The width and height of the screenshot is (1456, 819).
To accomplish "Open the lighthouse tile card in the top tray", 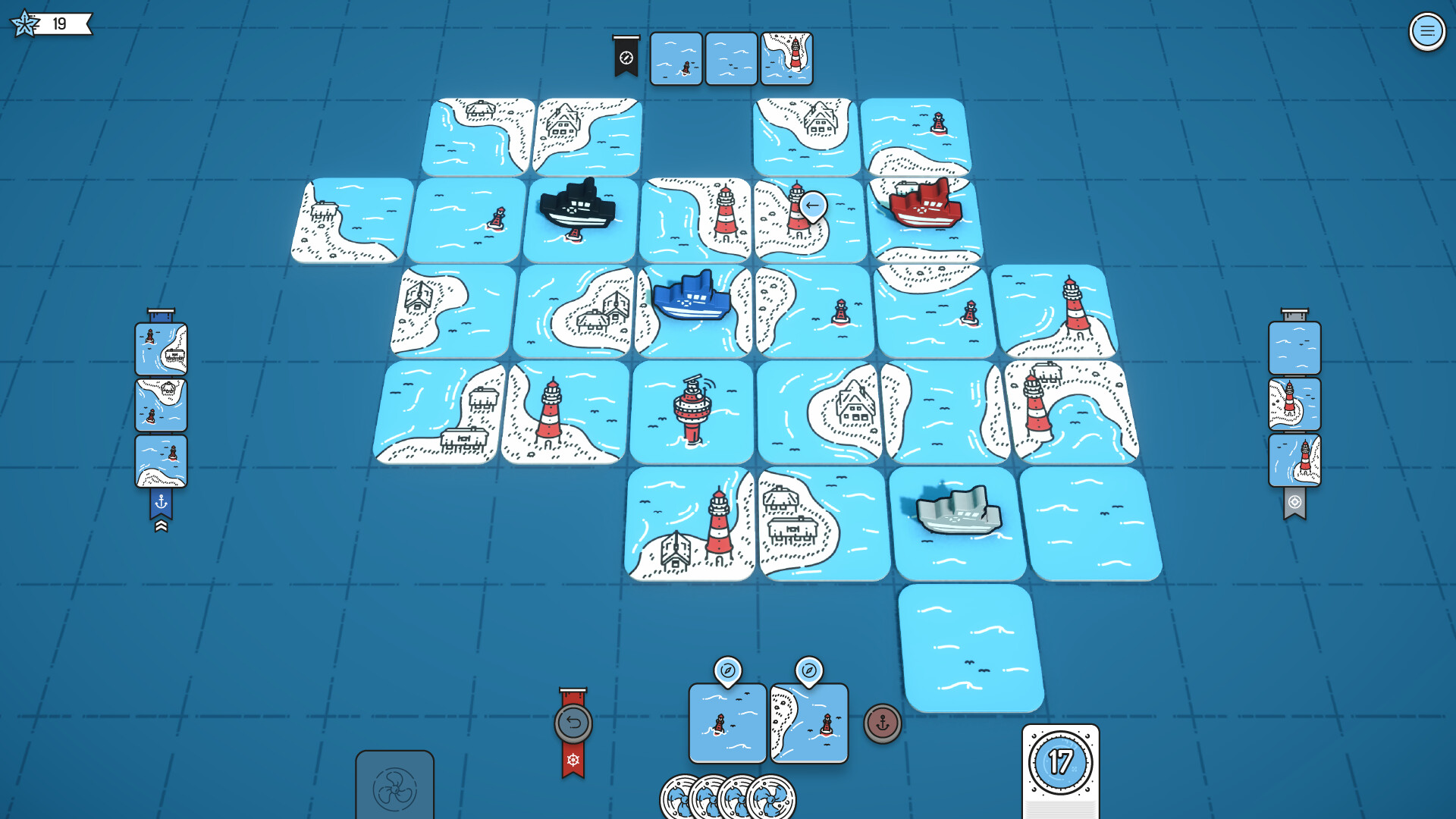I will click(786, 57).
